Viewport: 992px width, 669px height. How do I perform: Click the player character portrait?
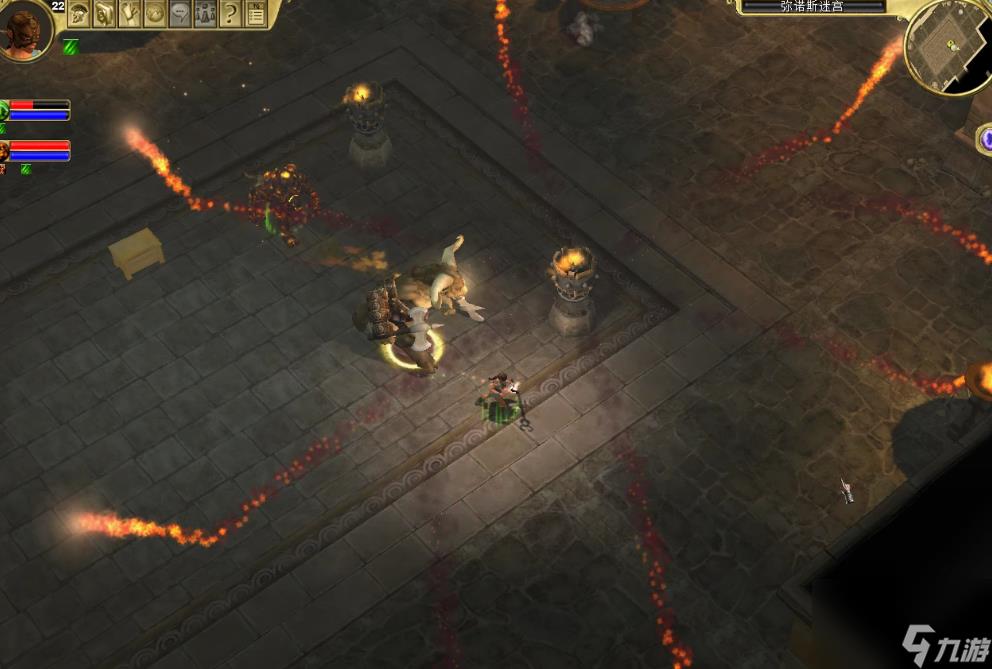click(24, 28)
